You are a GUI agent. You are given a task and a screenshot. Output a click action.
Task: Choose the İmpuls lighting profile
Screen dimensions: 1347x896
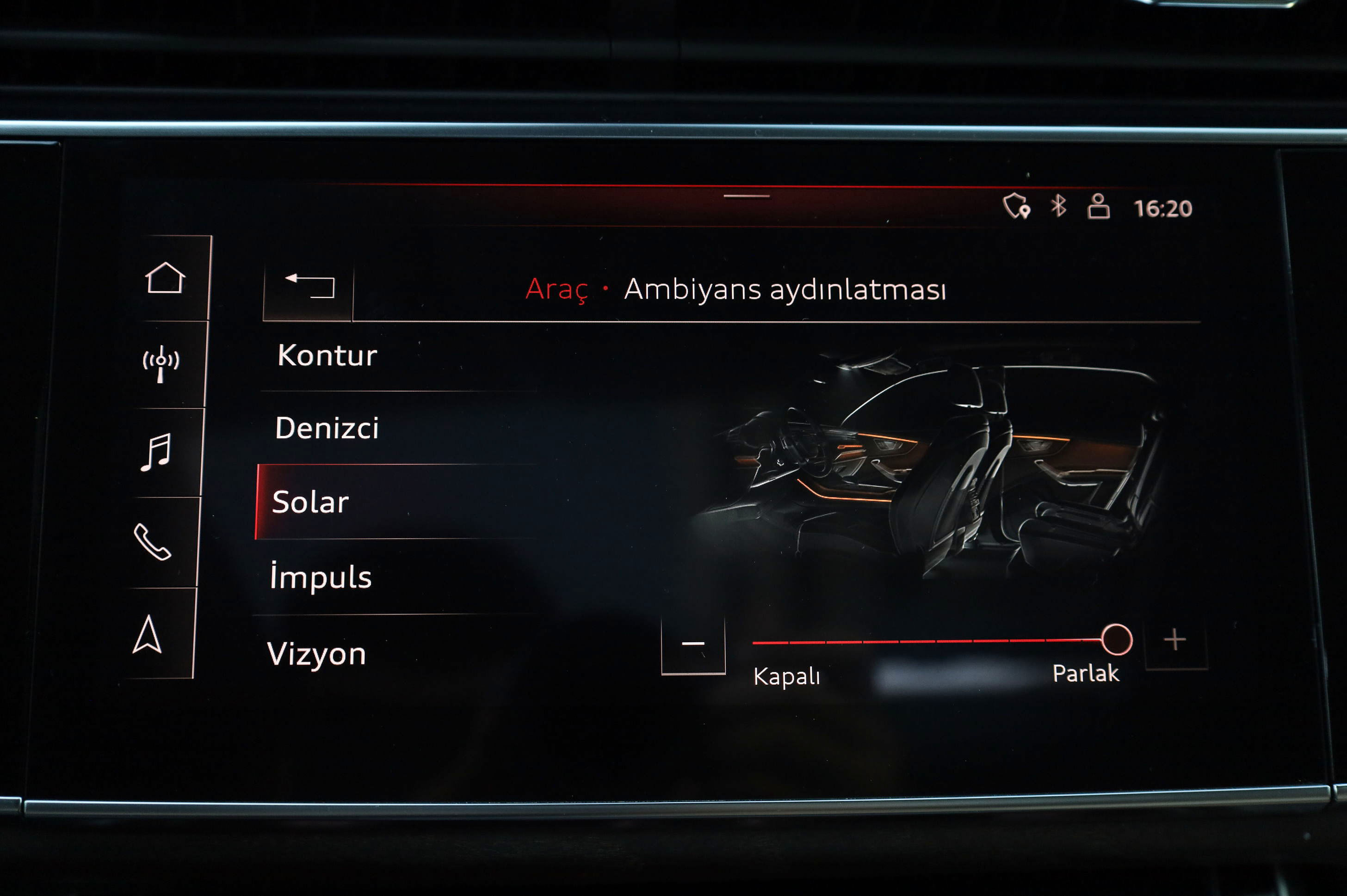tap(321, 577)
